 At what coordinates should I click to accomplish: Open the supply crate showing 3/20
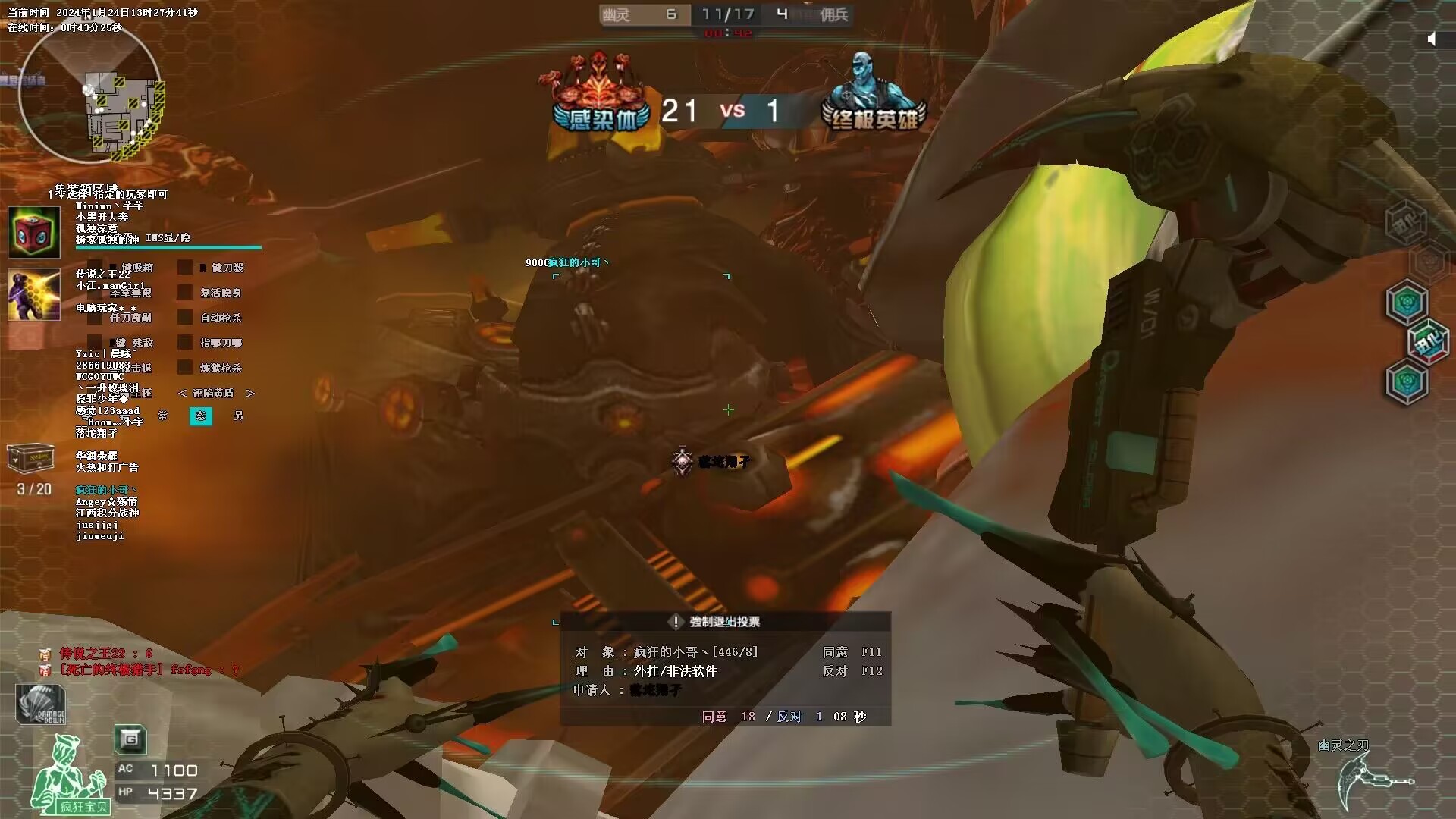coord(30,457)
